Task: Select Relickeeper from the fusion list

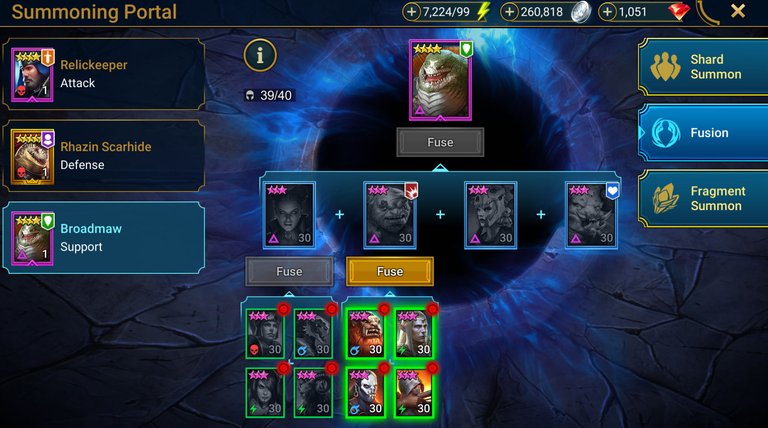Action: (x=104, y=74)
